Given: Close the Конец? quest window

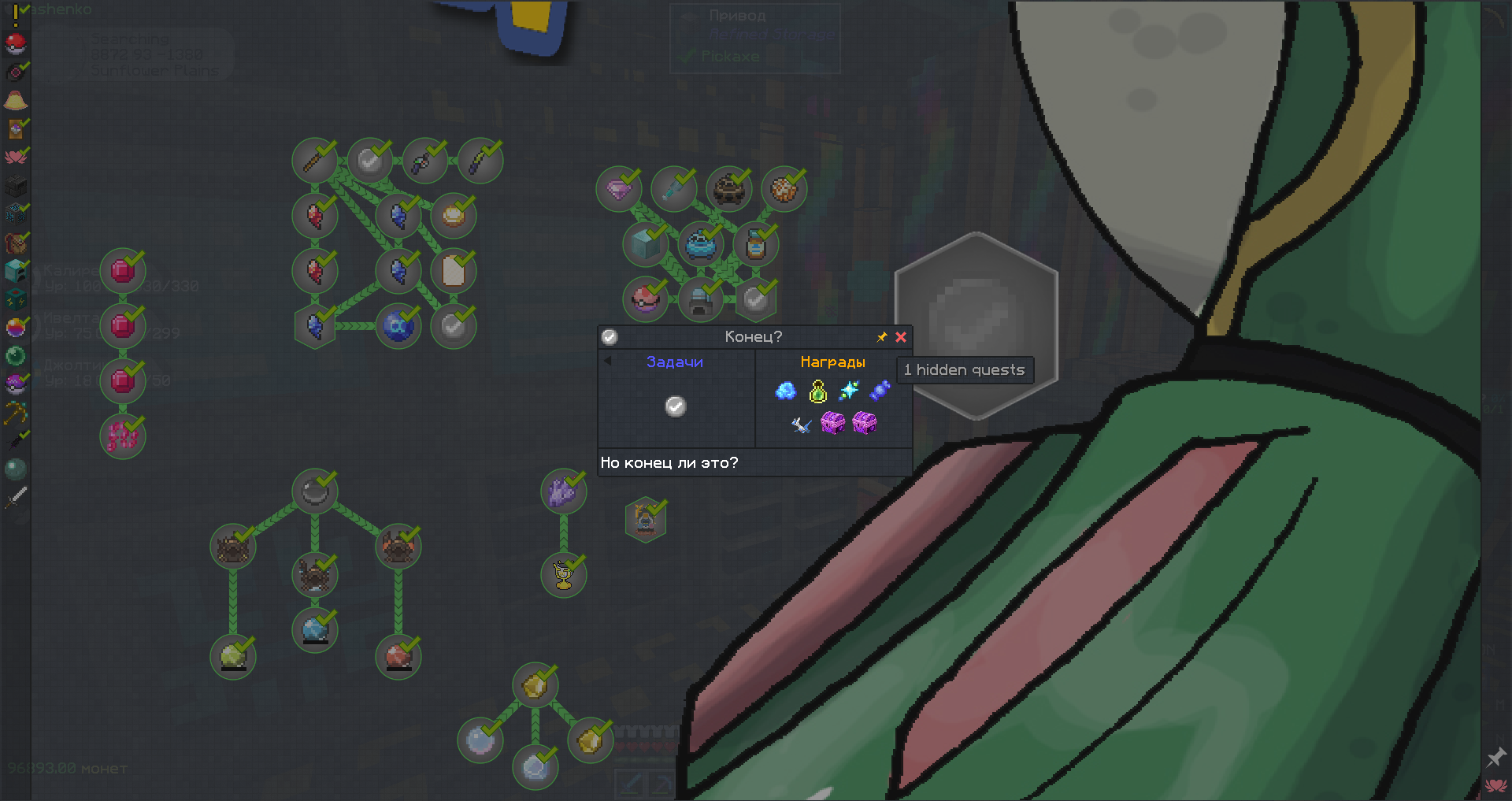Looking at the screenshot, I should coord(901,337).
